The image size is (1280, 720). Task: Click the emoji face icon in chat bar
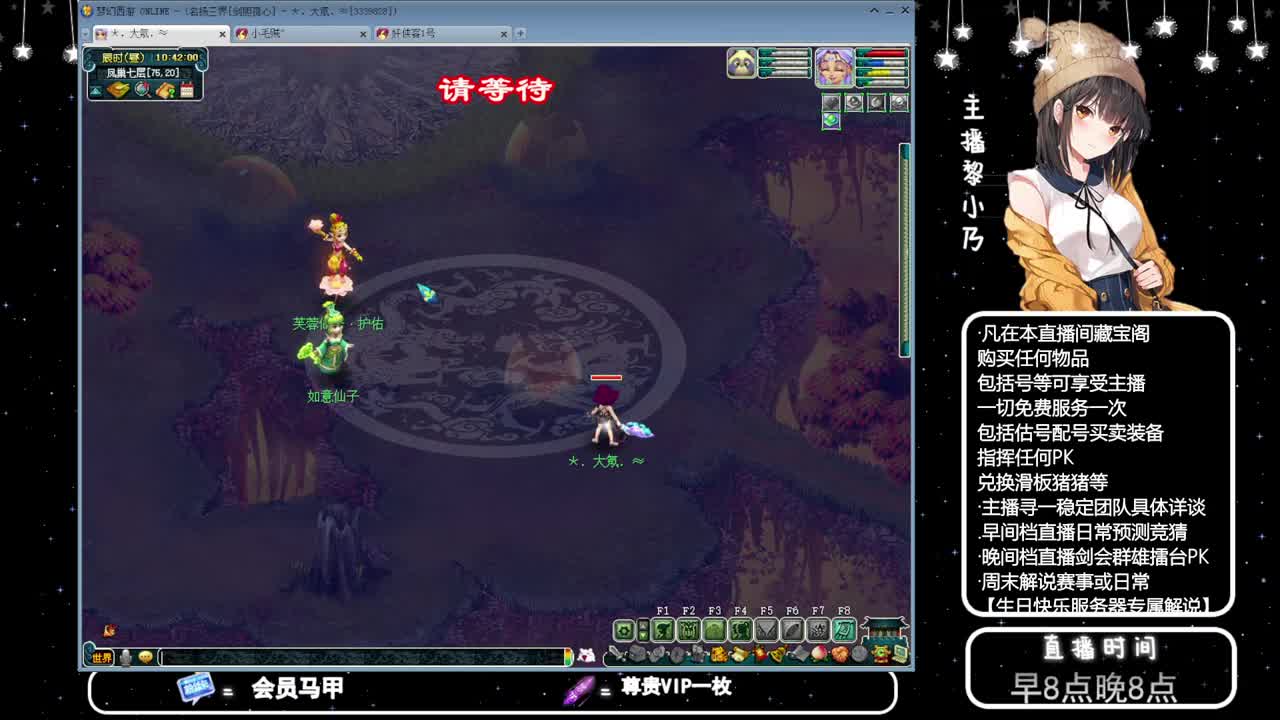point(144,658)
